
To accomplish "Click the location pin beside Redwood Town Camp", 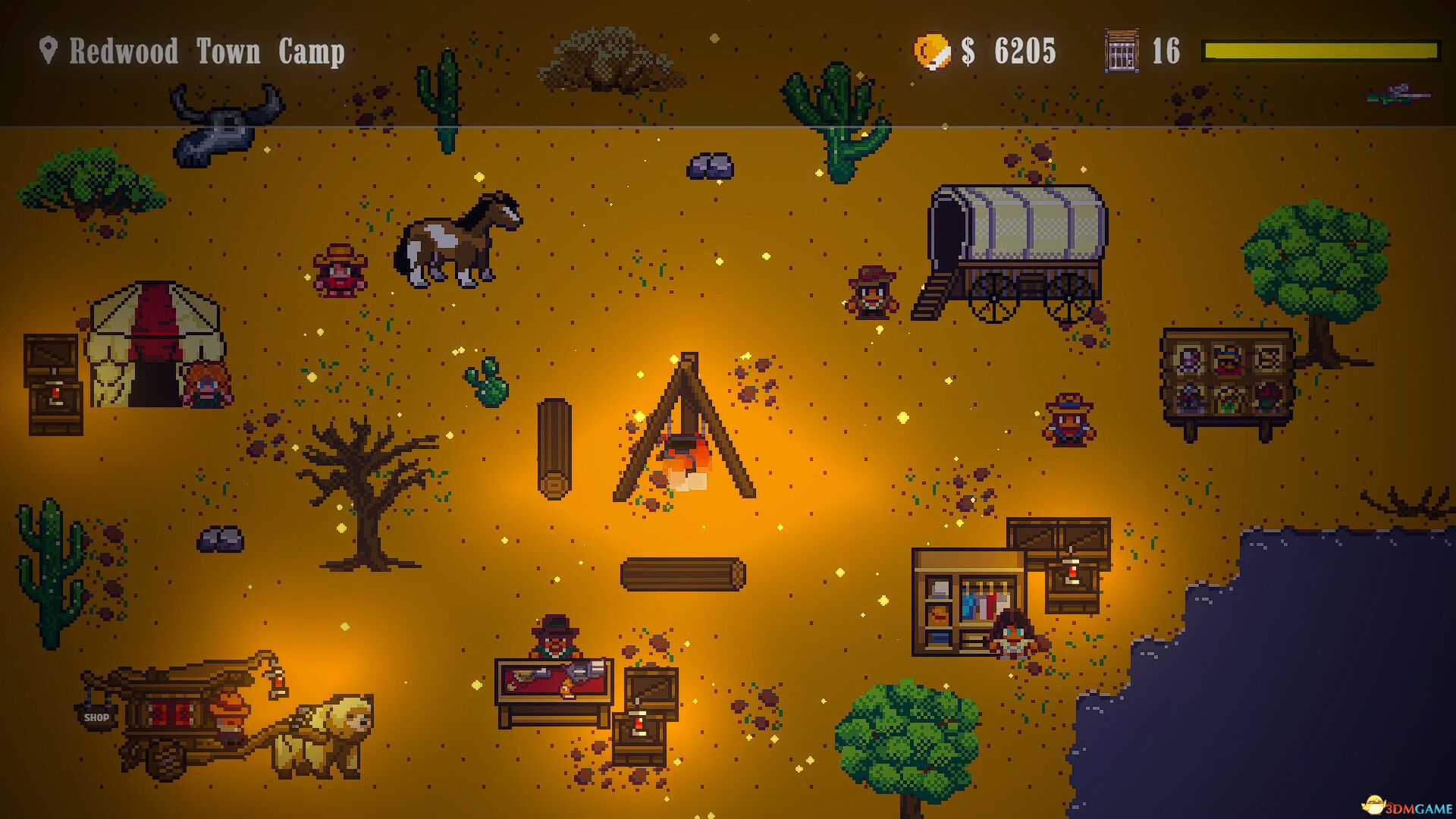I will click(49, 52).
